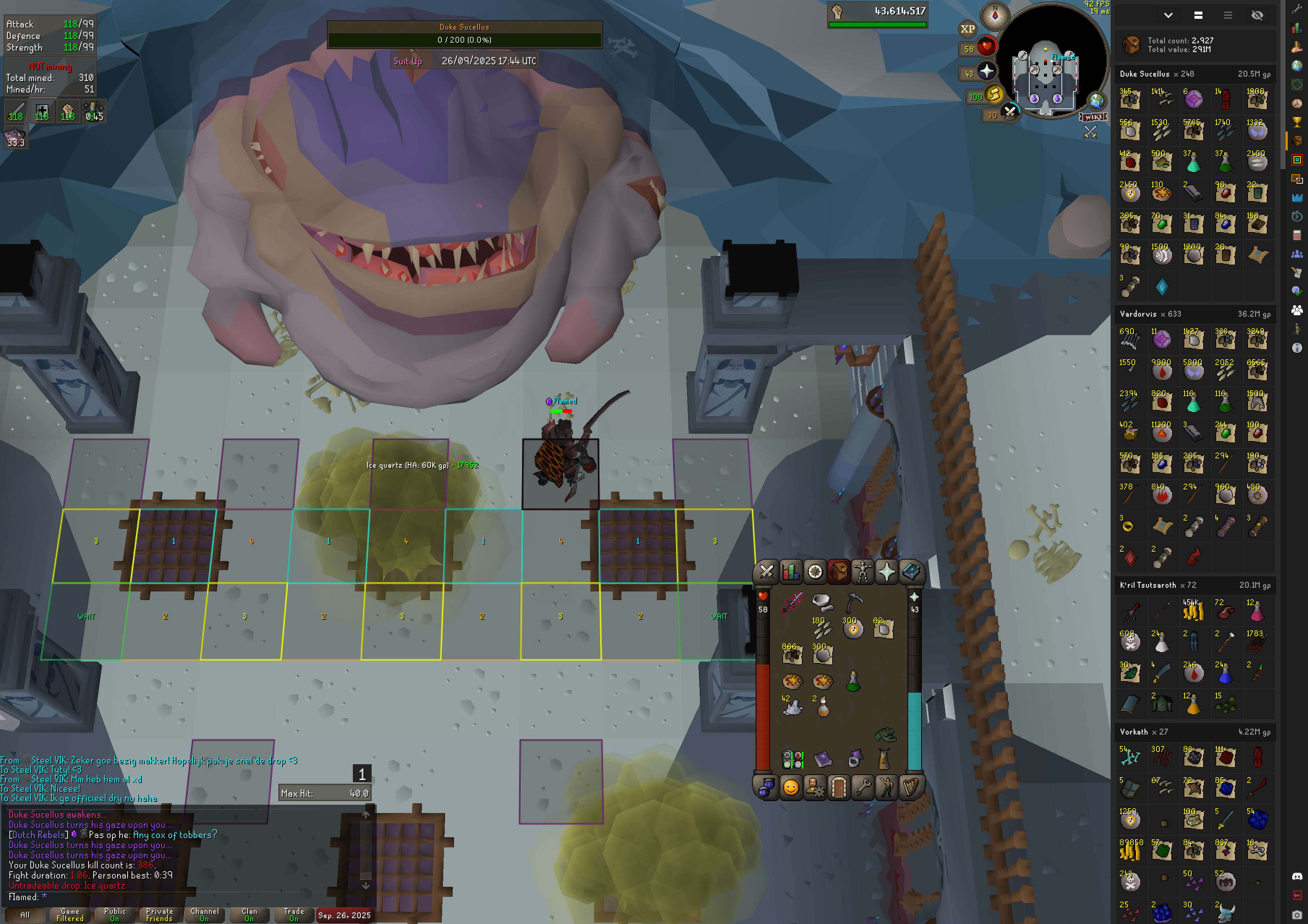Toggle the XP drops orb
Viewport: 1308px width, 924px height.
pos(967,29)
